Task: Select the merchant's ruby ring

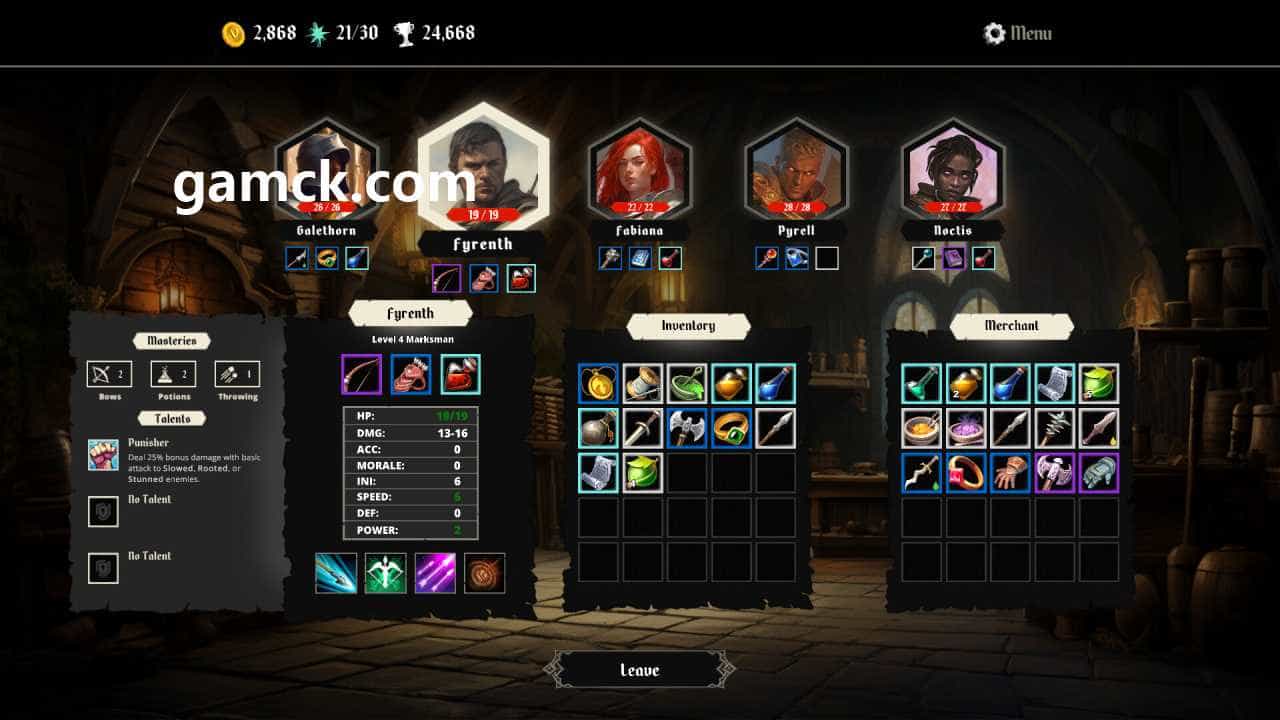Action: (x=966, y=473)
